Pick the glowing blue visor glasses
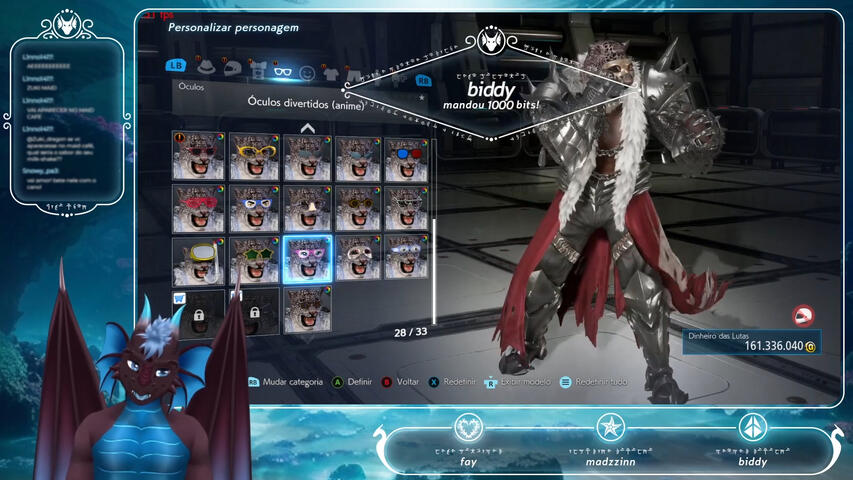Screen dimensions: 853x480 coord(409,260)
